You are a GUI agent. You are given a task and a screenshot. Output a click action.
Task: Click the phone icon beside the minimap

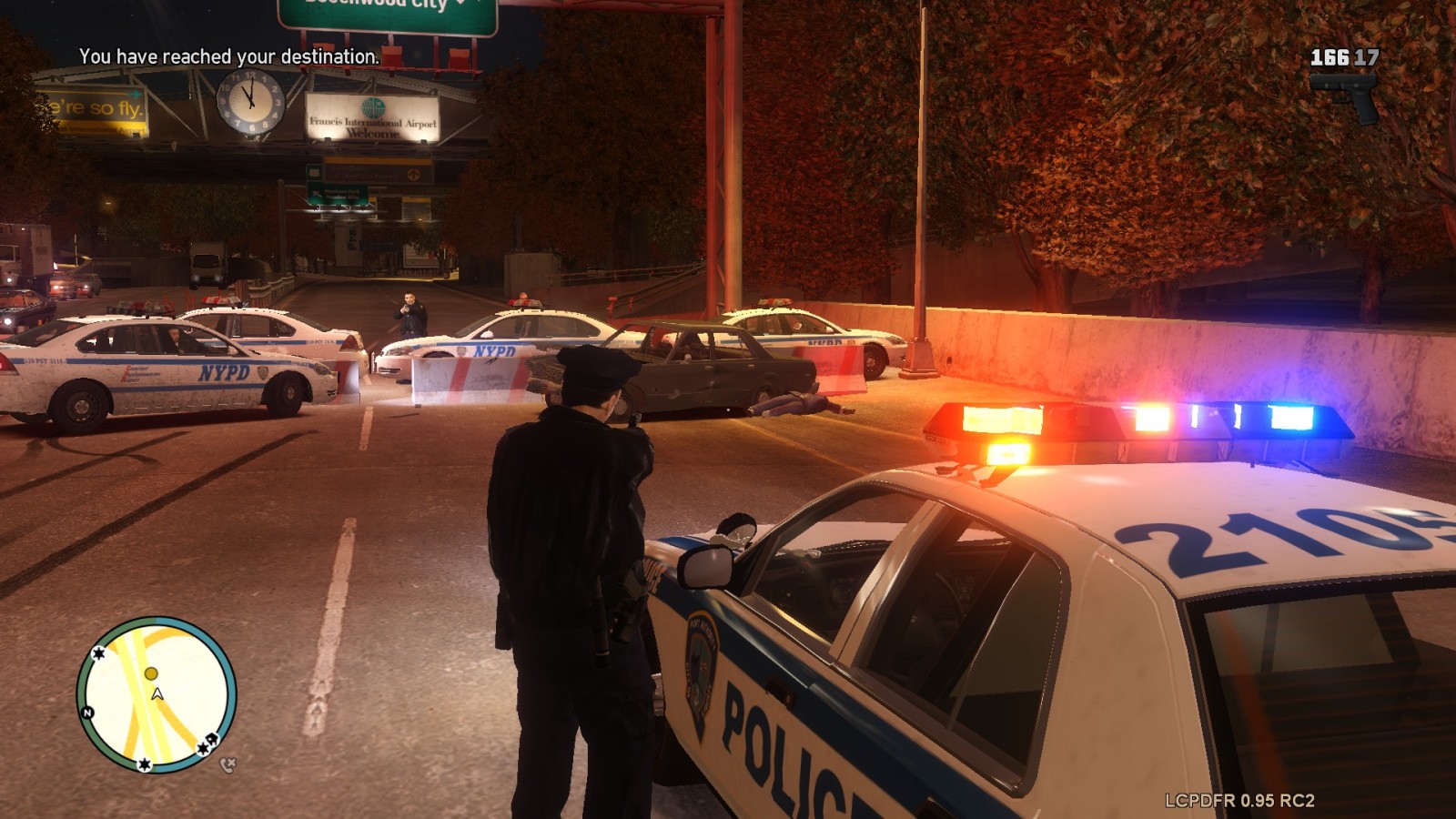tap(227, 765)
